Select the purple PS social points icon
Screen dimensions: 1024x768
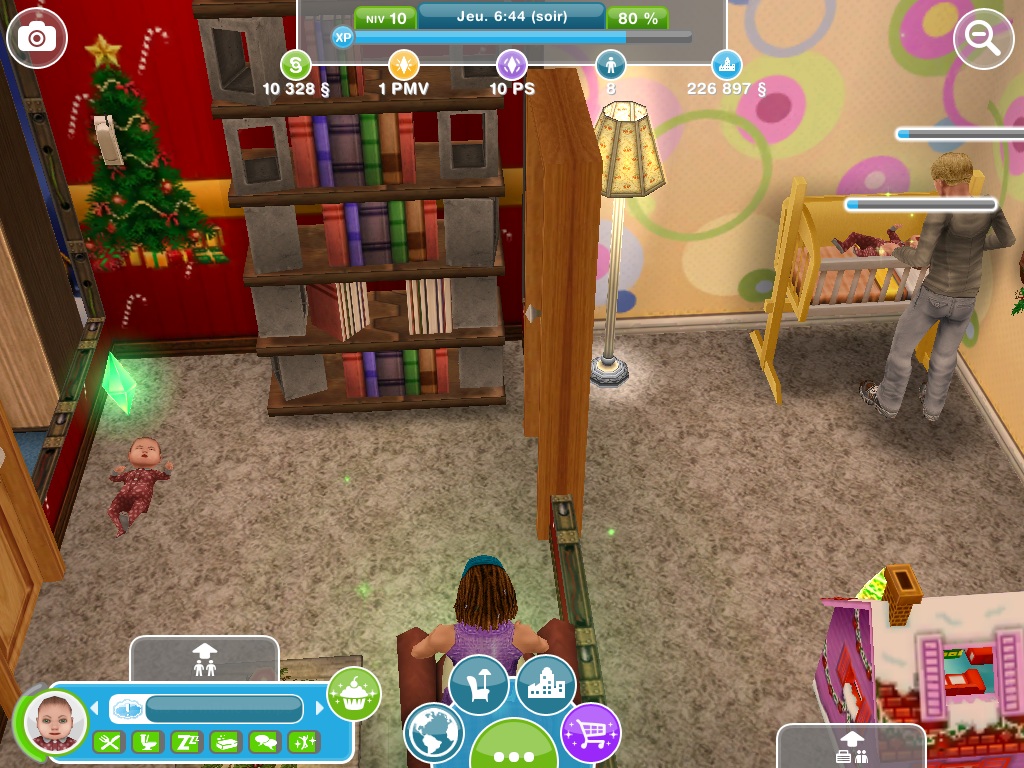point(512,66)
